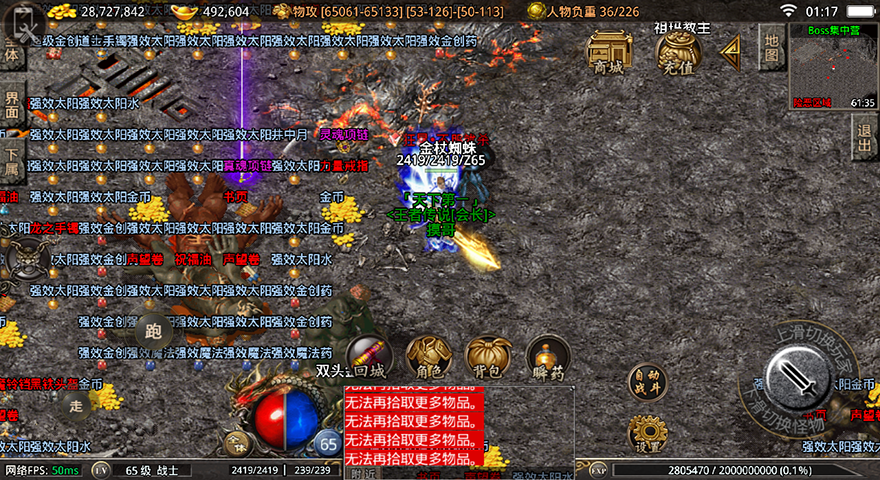Open the phone tools icon in the corner
Screen dimensions: 880x480
point(24,21)
